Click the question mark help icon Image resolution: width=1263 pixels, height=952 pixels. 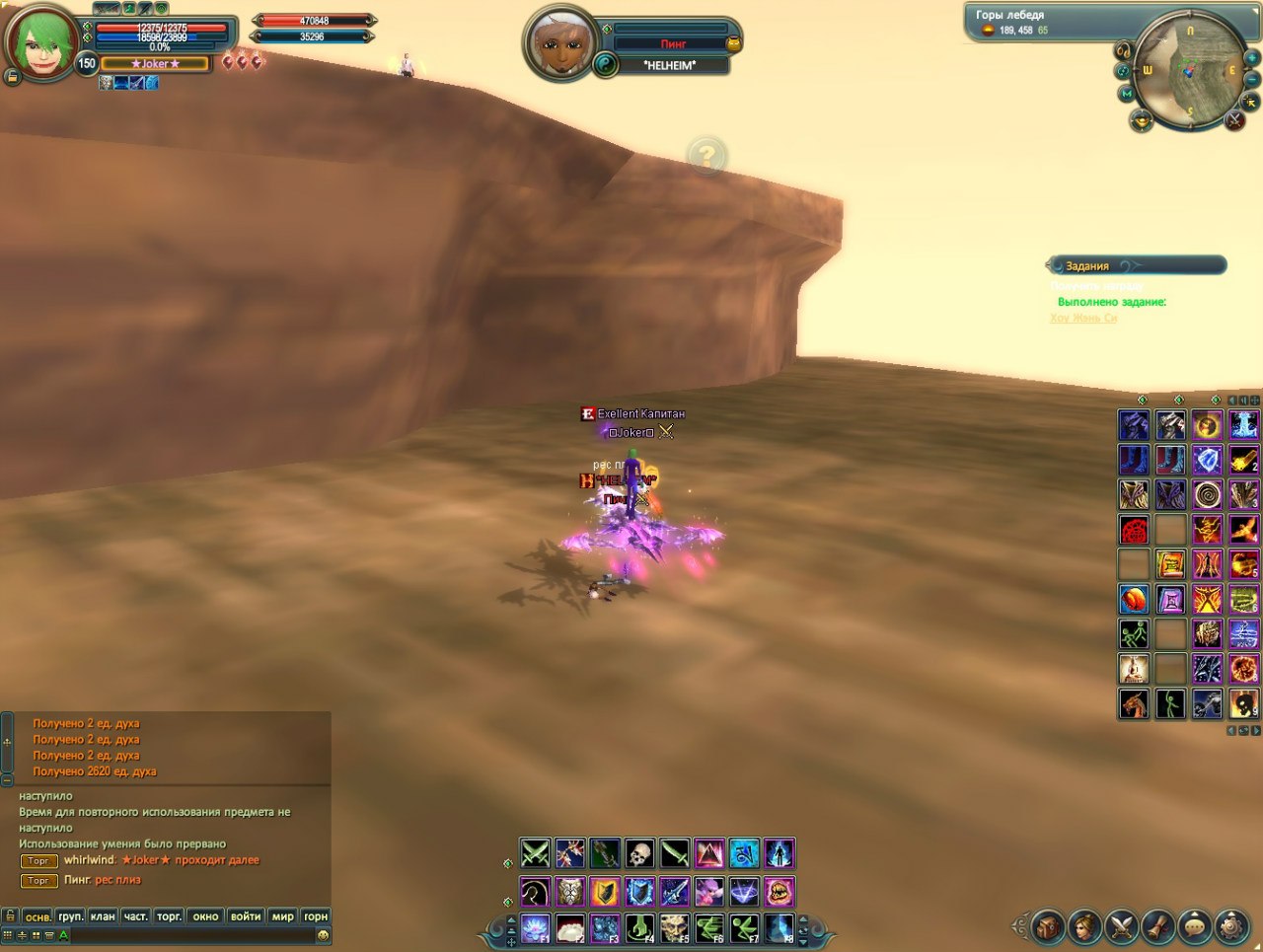(x=706, y=156)
